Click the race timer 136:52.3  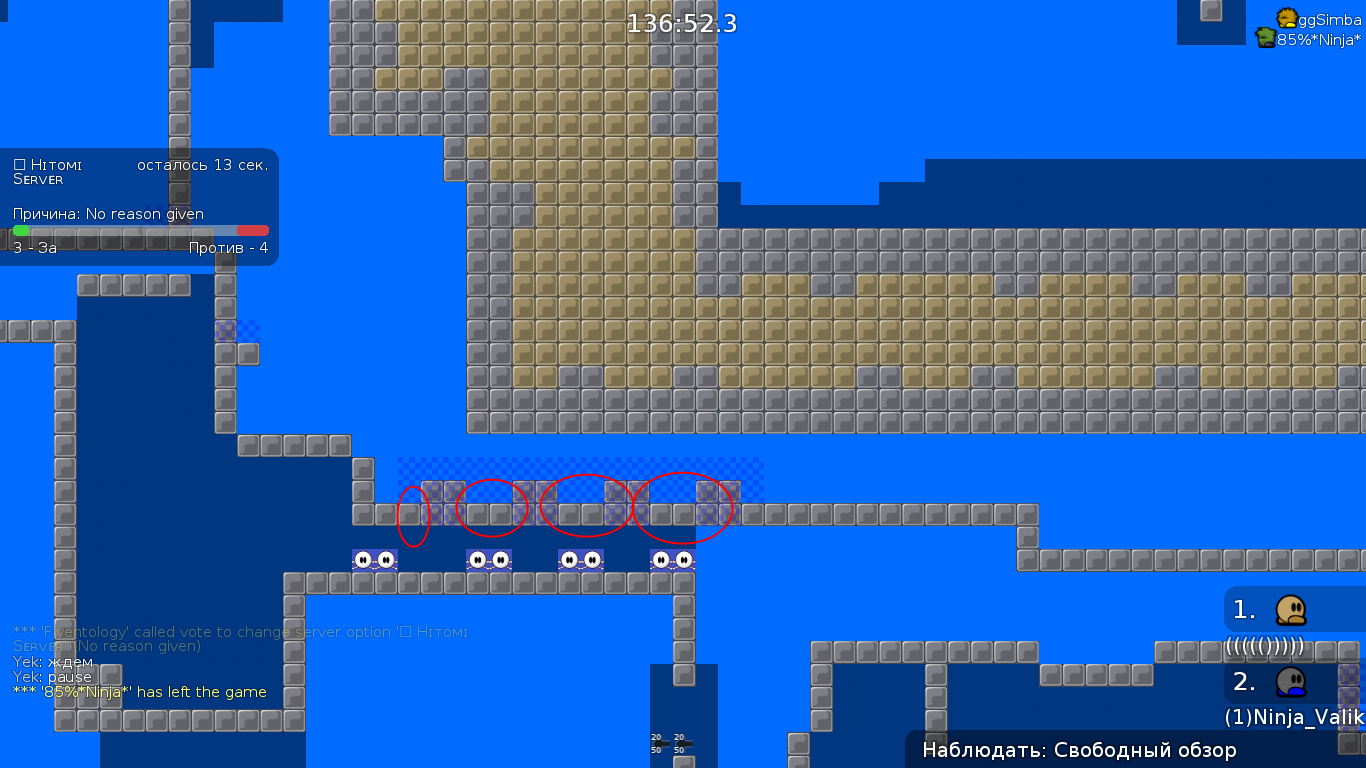[681, 22]
